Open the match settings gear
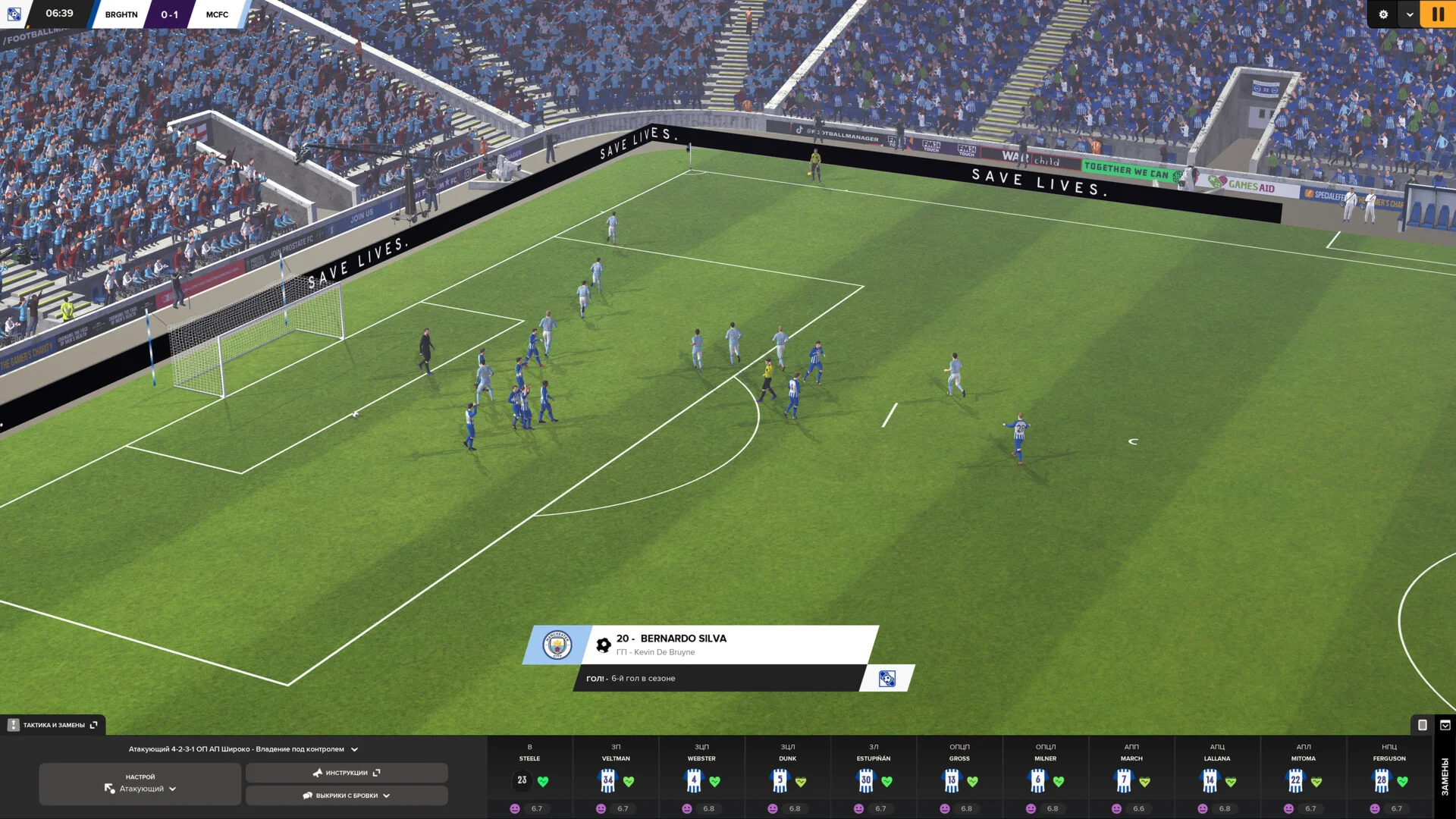The width and height of the screenshot is (1456, 819). [x=1383, y=14]
